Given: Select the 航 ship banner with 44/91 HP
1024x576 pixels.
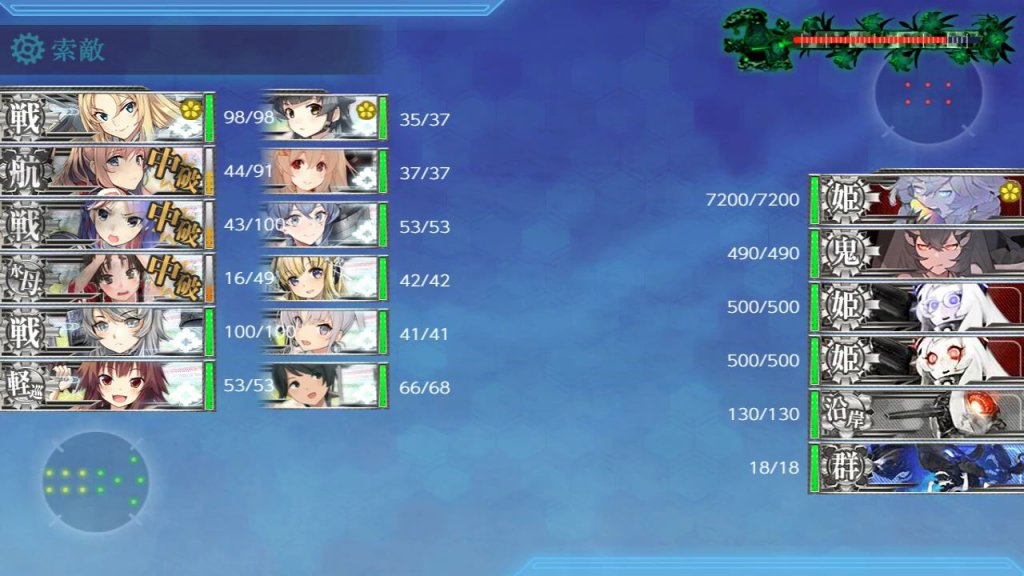Looking at the screenshot, I should [x=107, y=171].
